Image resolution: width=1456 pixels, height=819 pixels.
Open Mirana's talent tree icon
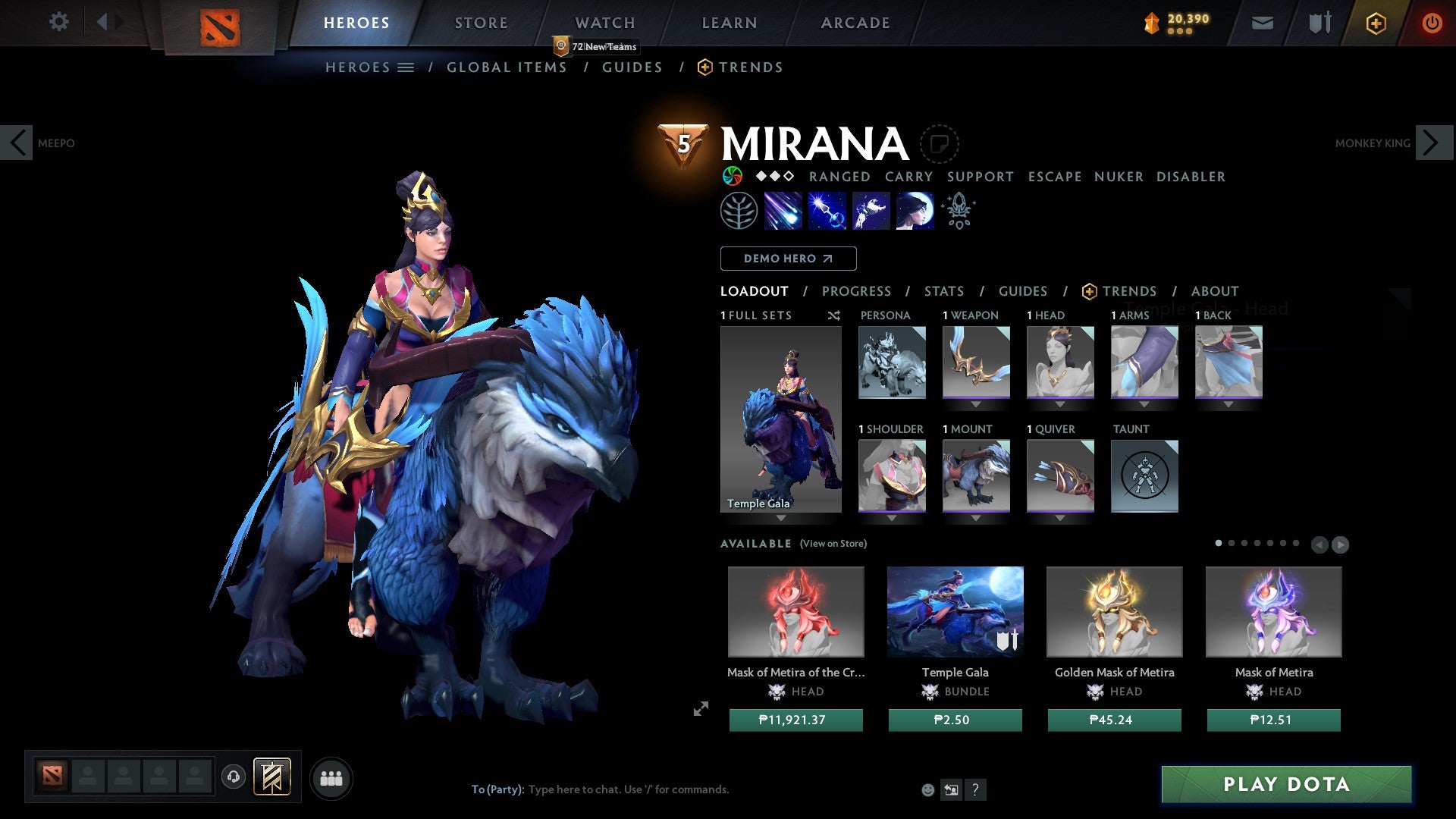pos(739,211)
